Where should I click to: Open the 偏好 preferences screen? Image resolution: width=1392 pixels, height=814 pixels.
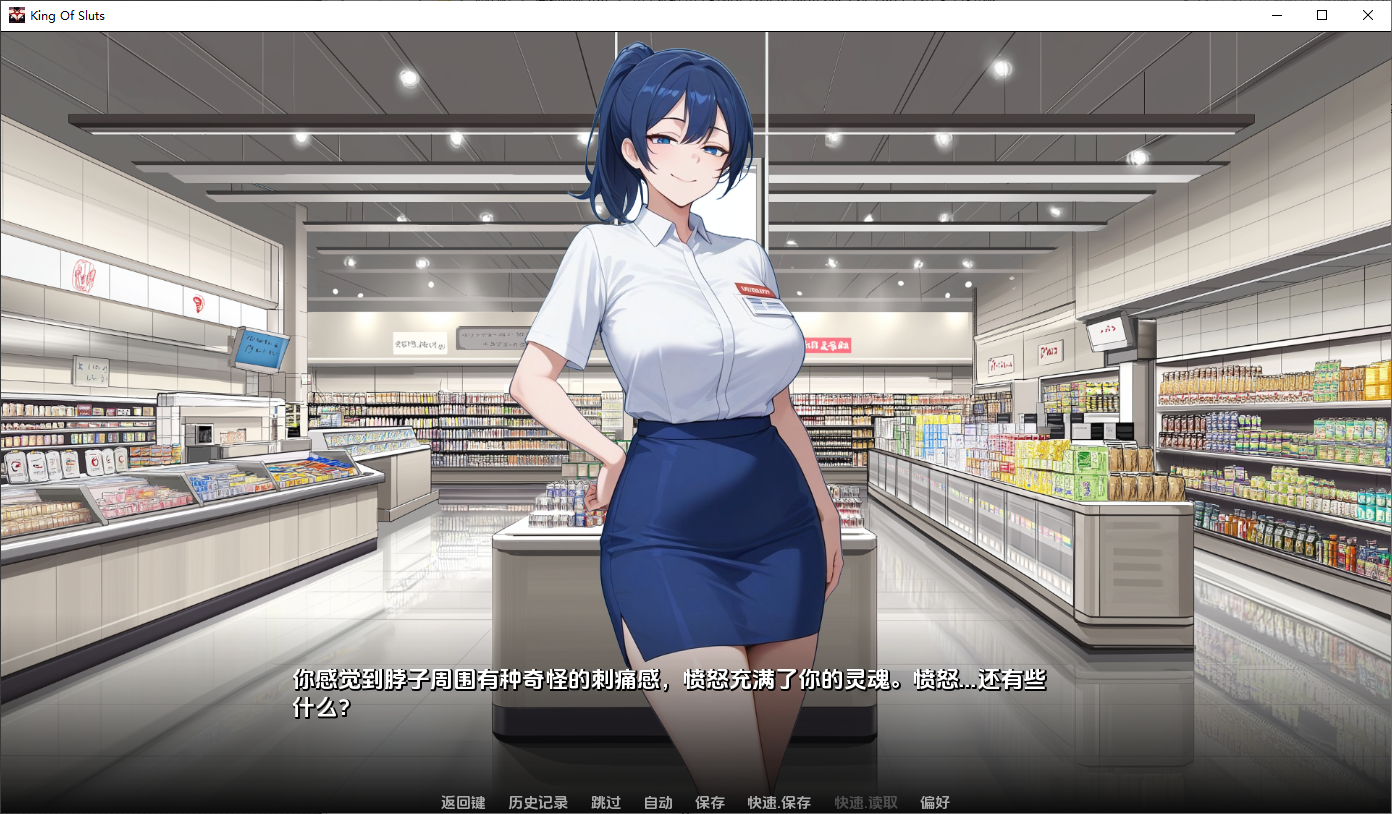pyautogui.click(x=936, y=802)
